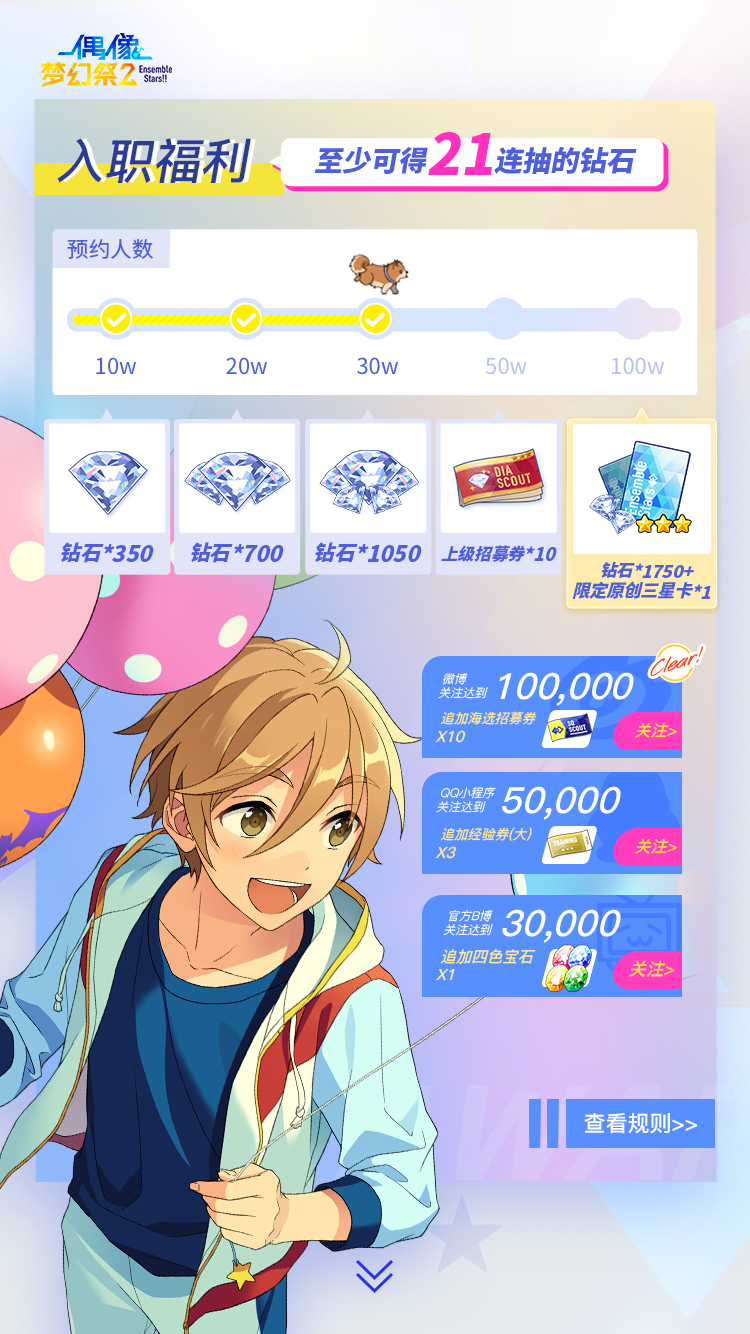
Task: Select the 钻石*700 reward tile
Action: (x=237, y=497)
